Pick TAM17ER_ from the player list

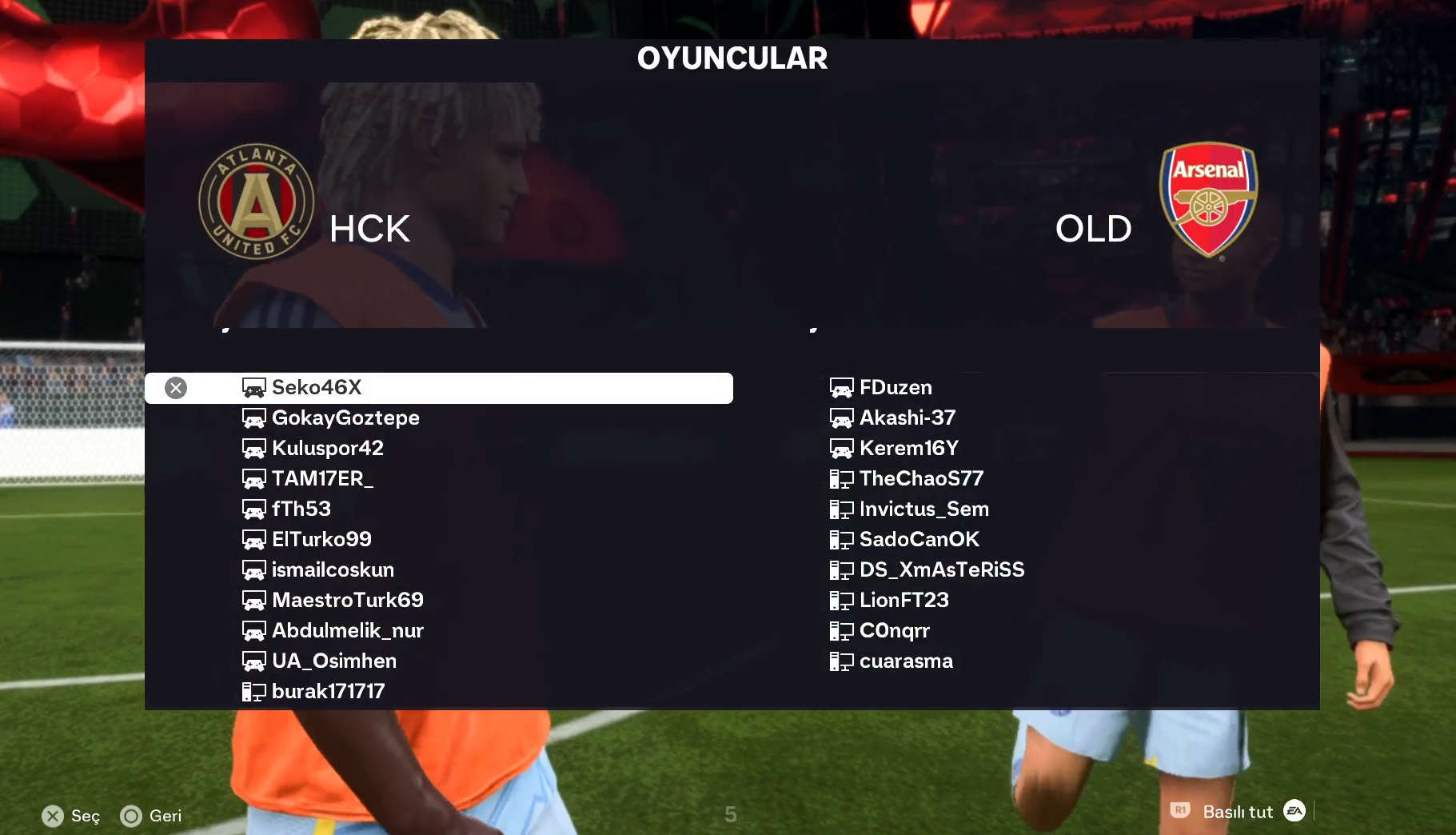pyautogui.click(x=321, y=479)
